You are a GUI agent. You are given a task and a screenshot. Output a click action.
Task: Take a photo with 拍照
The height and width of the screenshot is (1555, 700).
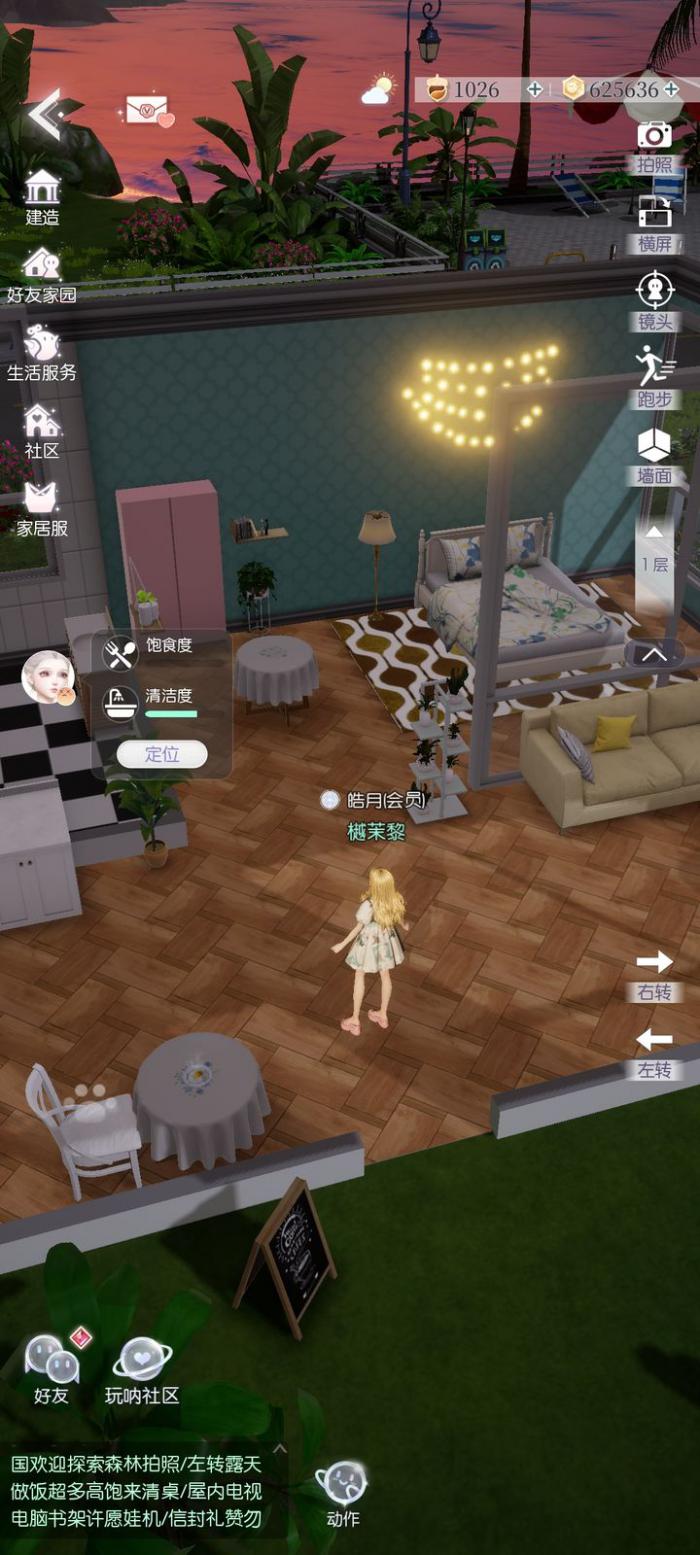point(655,146)
